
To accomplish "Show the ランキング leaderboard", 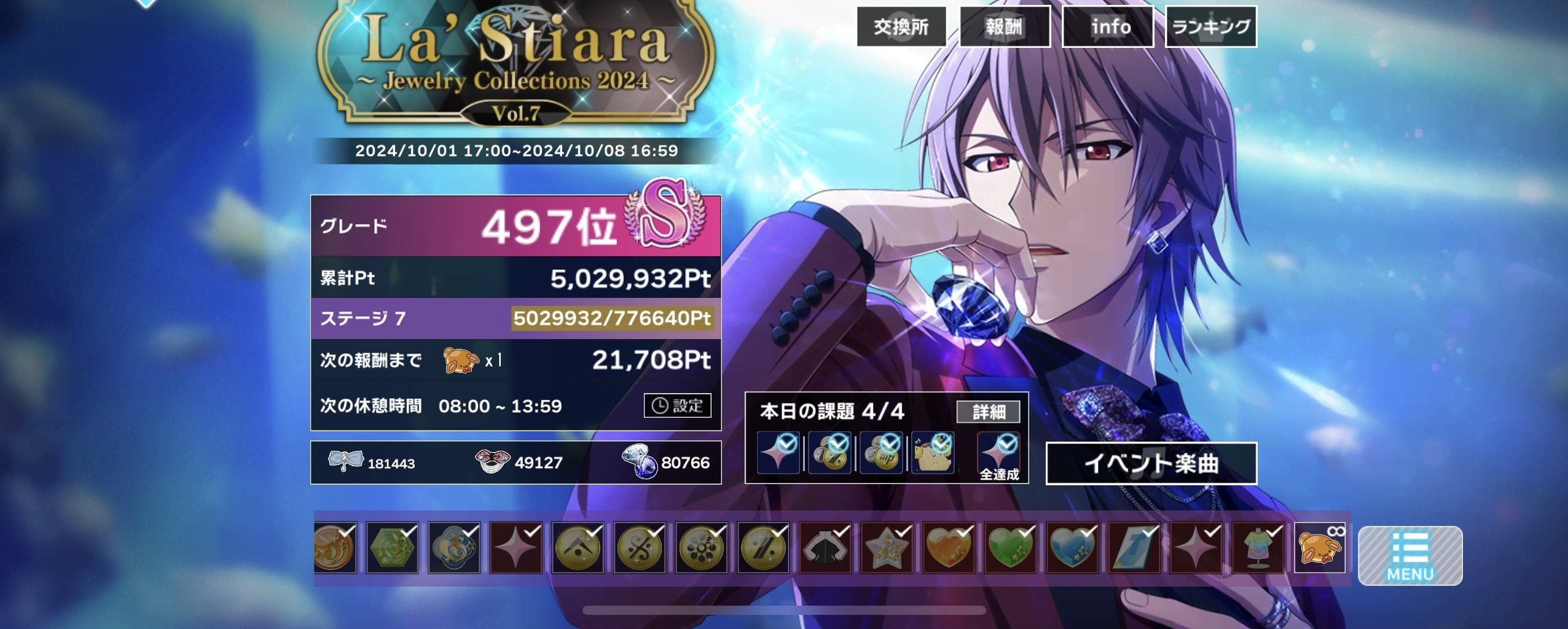I will (x=1210, y=26).
